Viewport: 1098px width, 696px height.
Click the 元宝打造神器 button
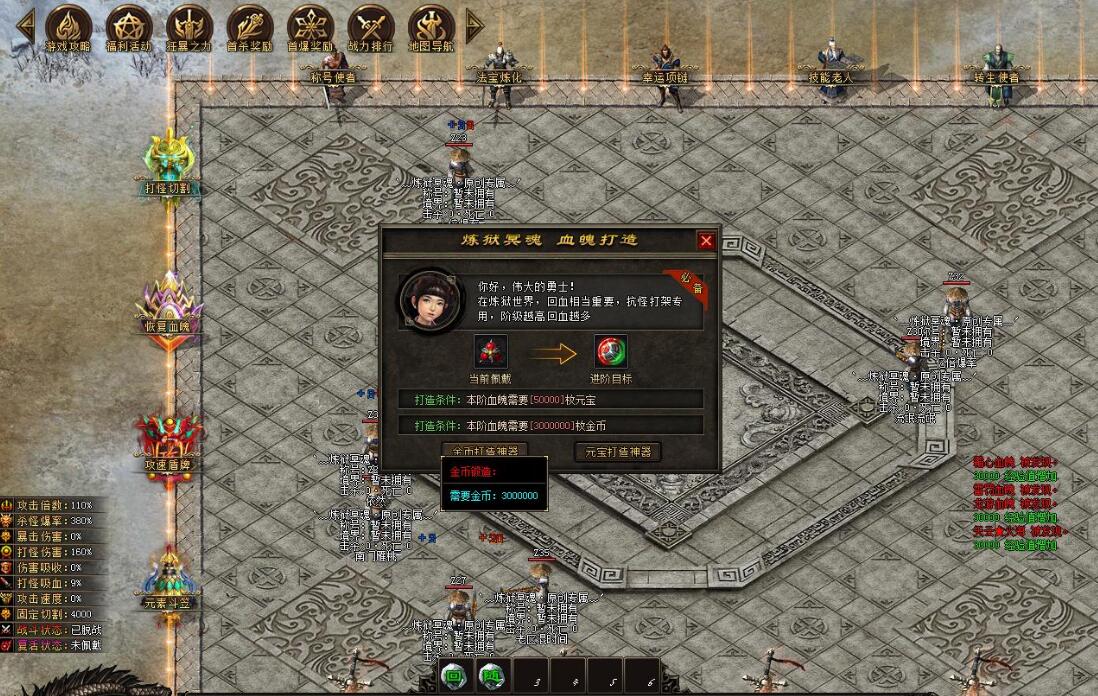(x=617, y=452)
